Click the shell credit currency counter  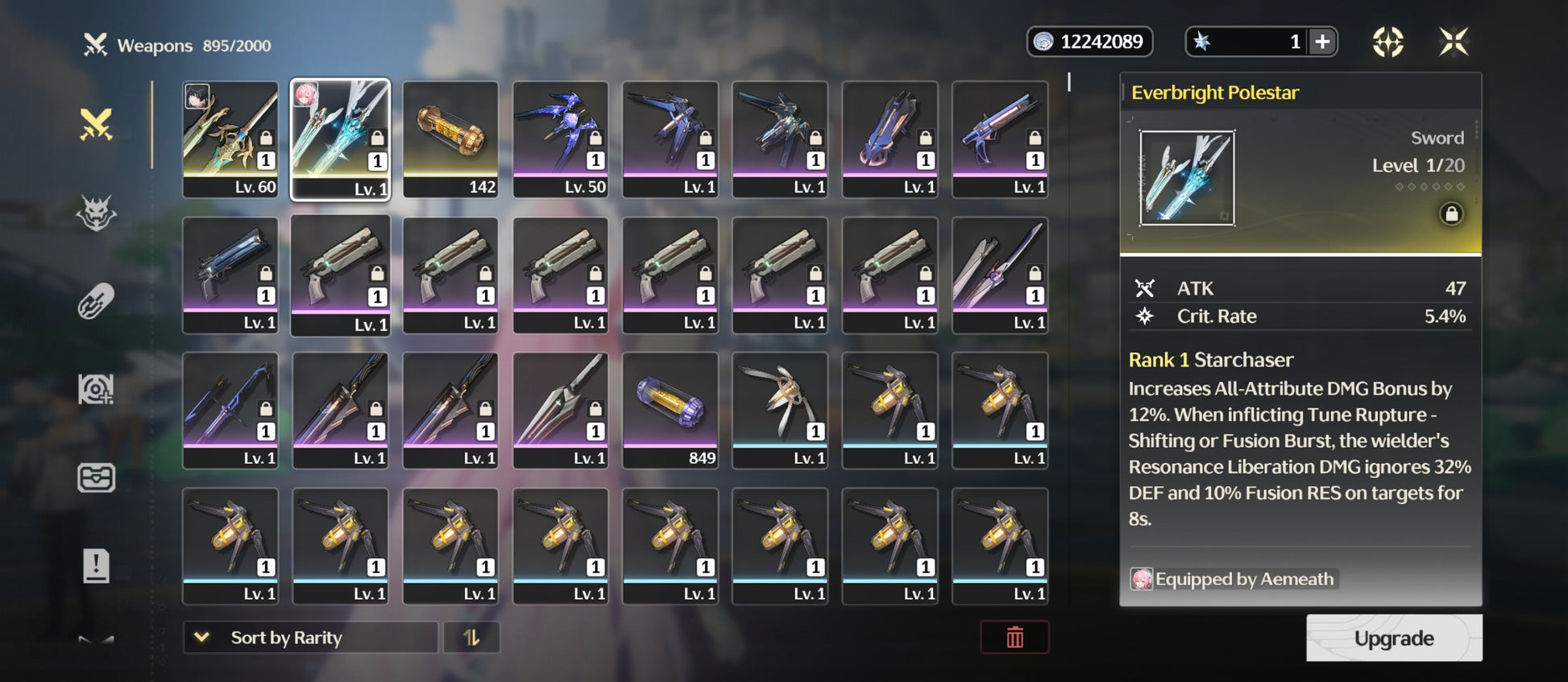pos(1089,42)
